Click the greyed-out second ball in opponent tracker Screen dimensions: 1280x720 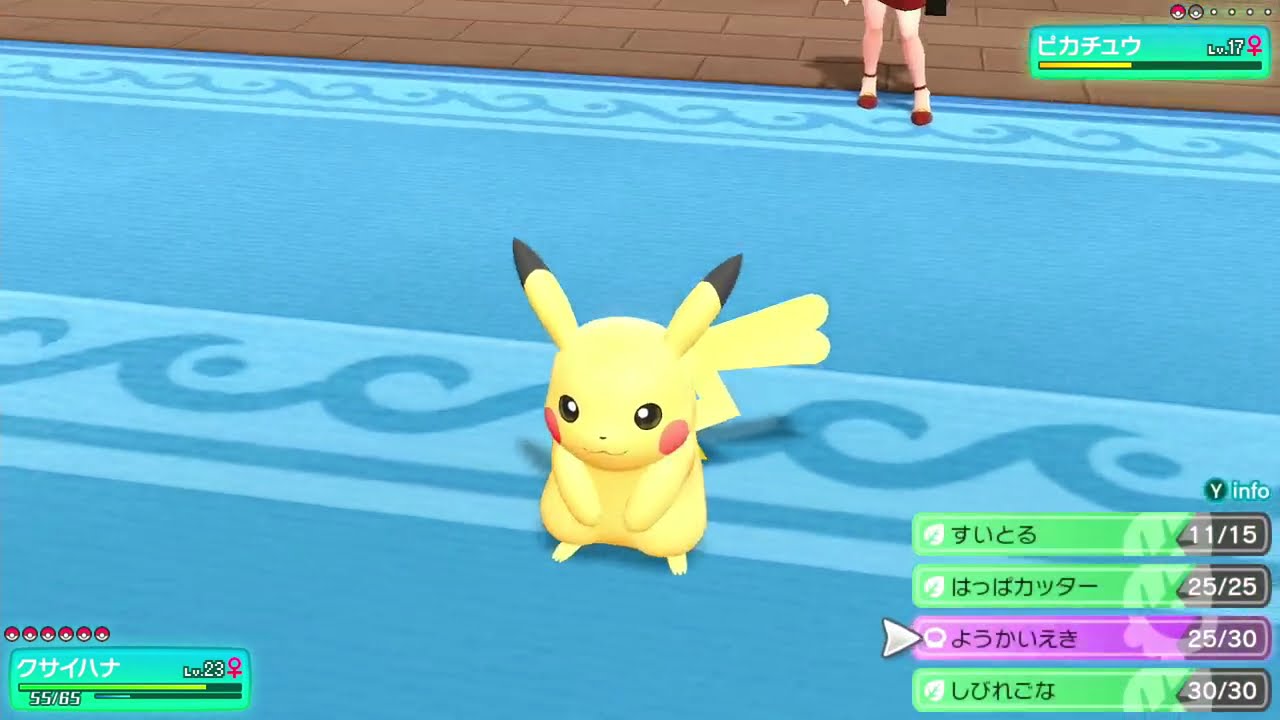tap(1195, 12)
